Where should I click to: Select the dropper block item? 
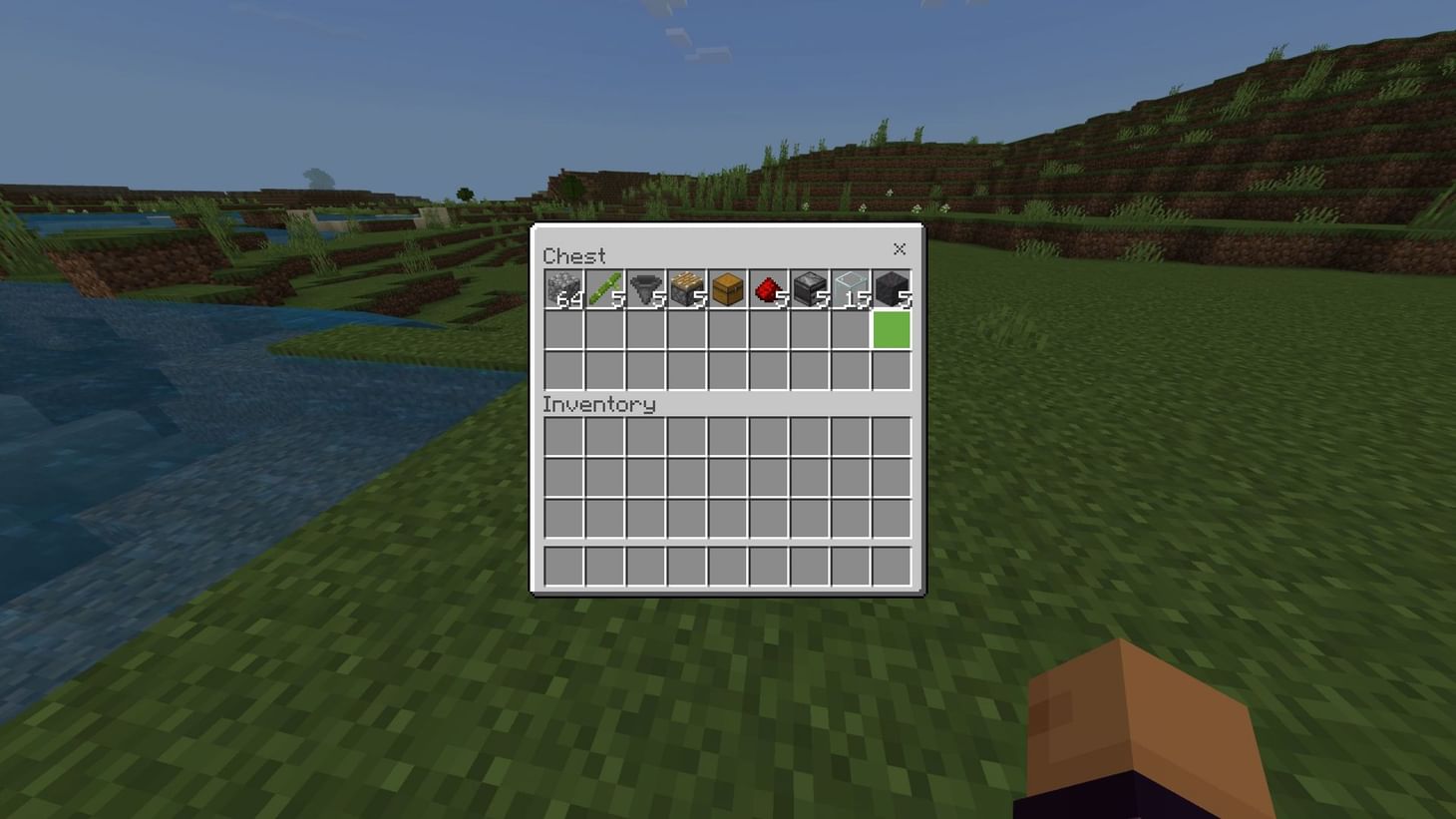(x=810, y=289)
